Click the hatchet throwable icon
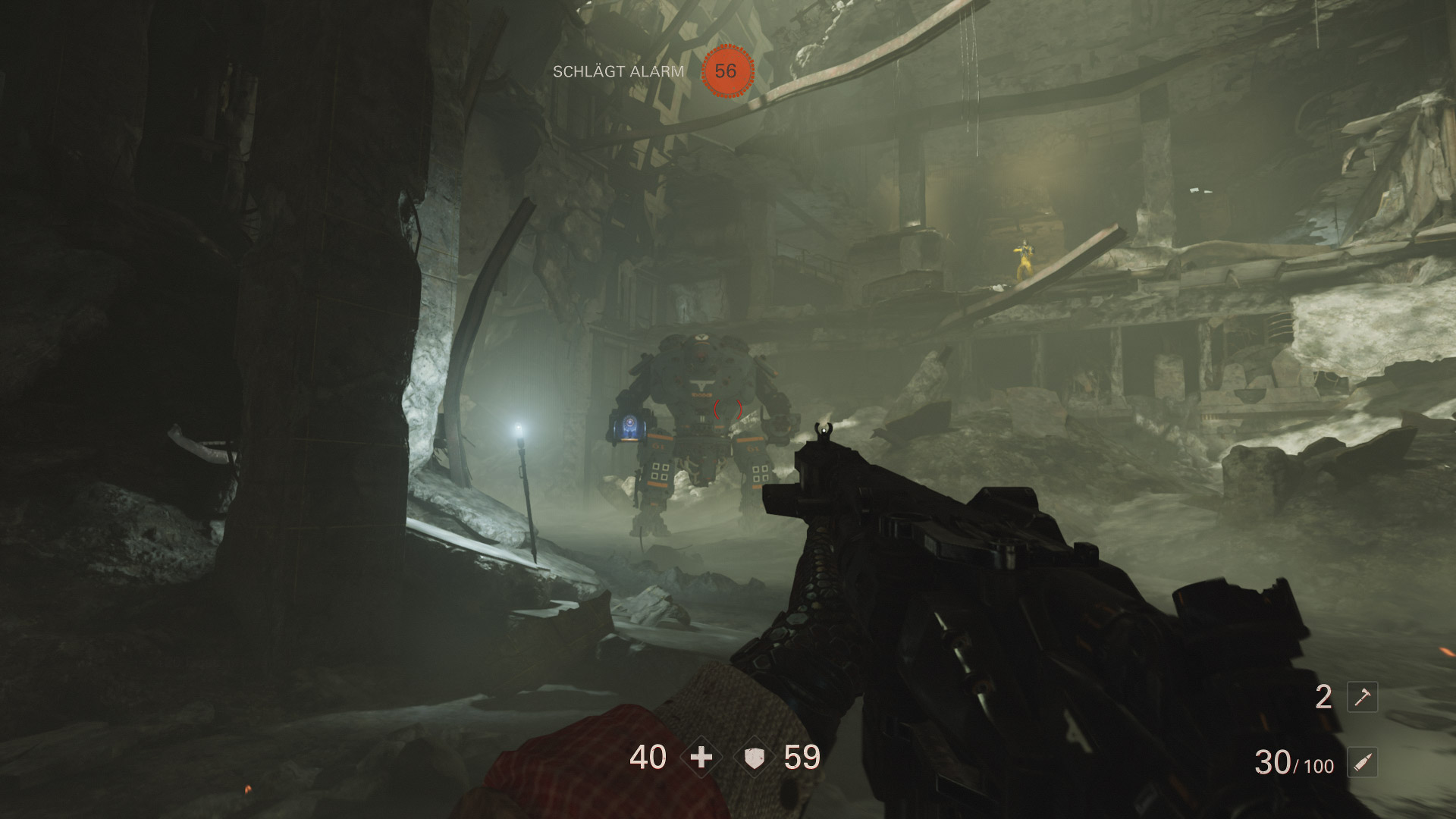This screenshot has height=819, width=1456. click(1362, 697)
